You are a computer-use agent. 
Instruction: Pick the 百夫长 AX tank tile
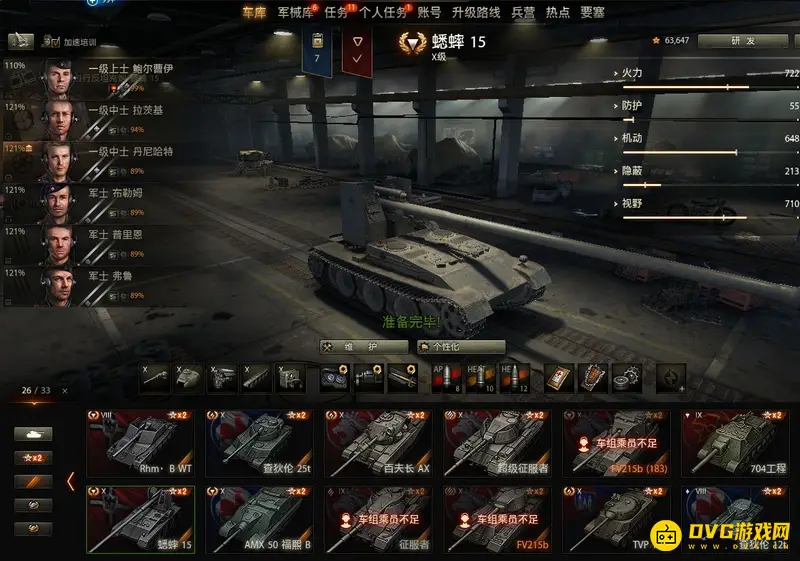(378, 441)
